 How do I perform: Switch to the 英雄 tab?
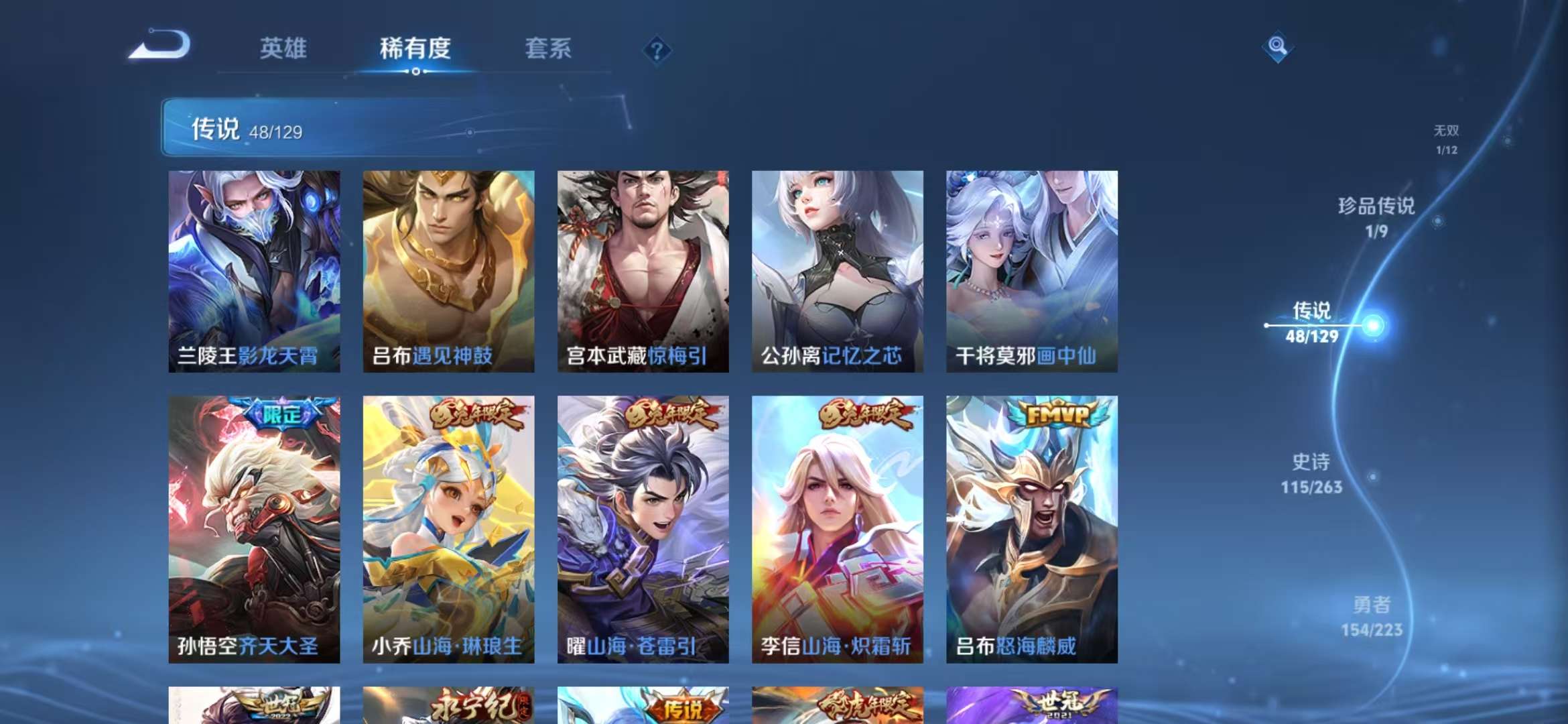coord(285,49)
